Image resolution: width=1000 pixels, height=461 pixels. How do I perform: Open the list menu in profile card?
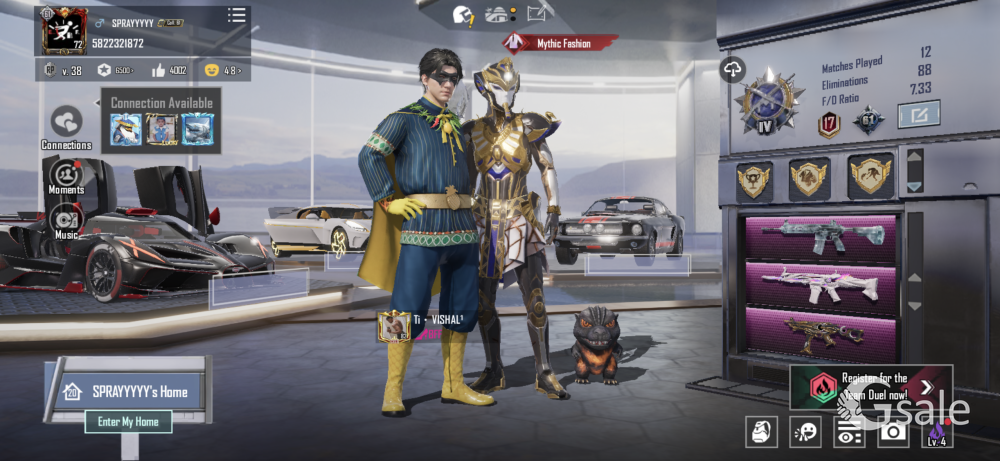(x=236, y=15)
